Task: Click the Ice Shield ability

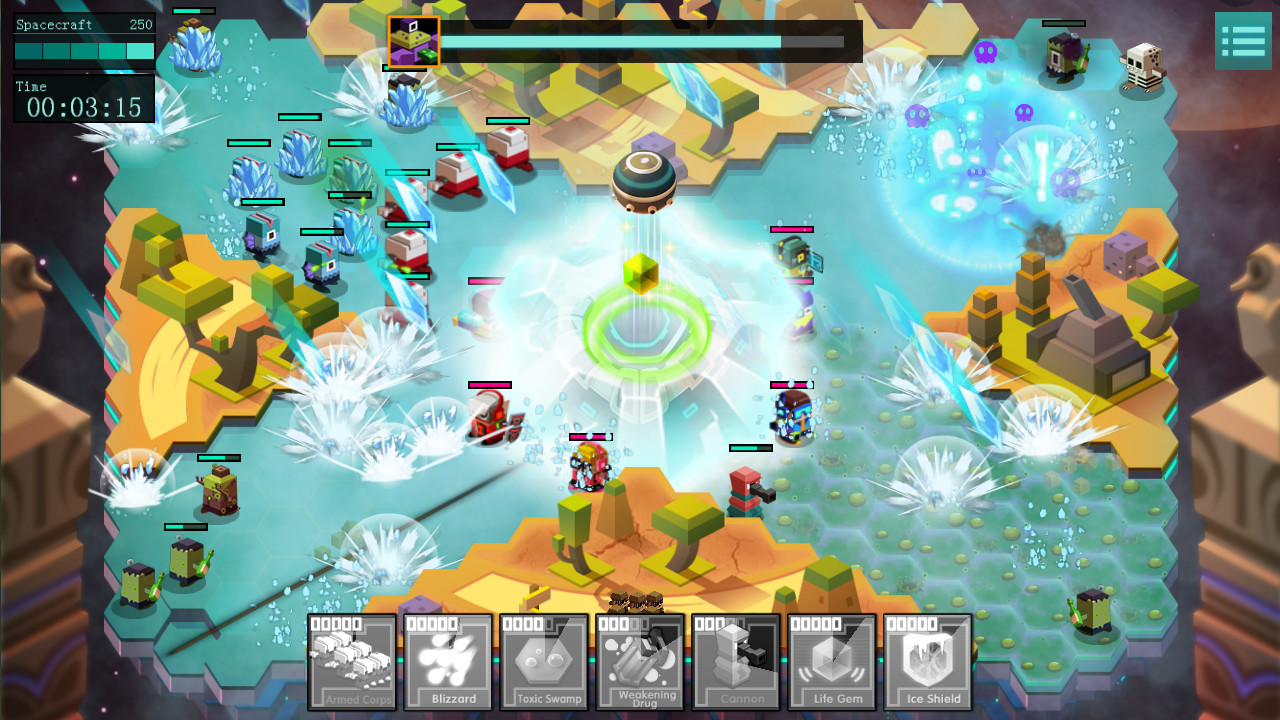Action: [928, 661]
